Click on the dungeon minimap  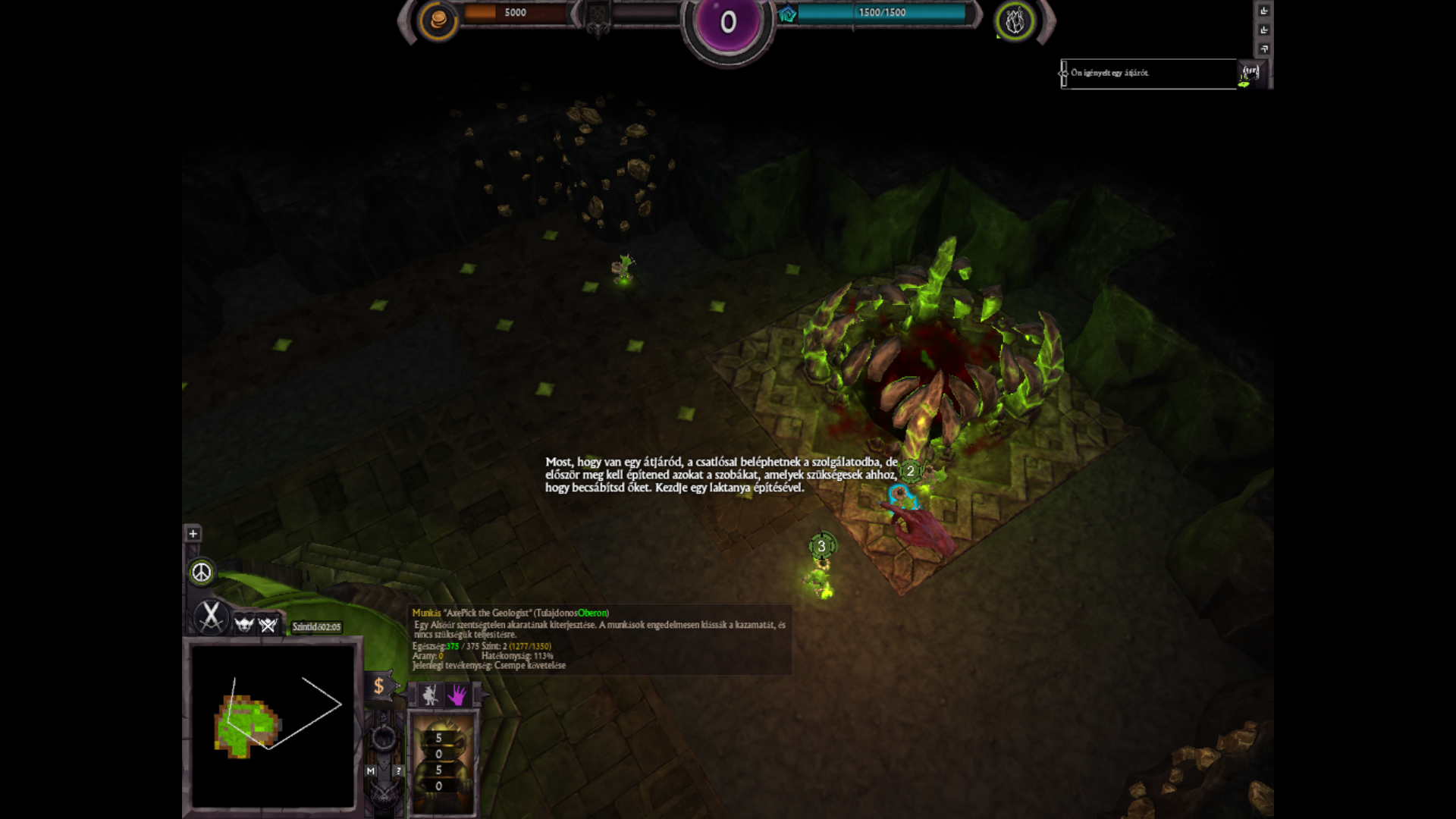coord(272,725)
